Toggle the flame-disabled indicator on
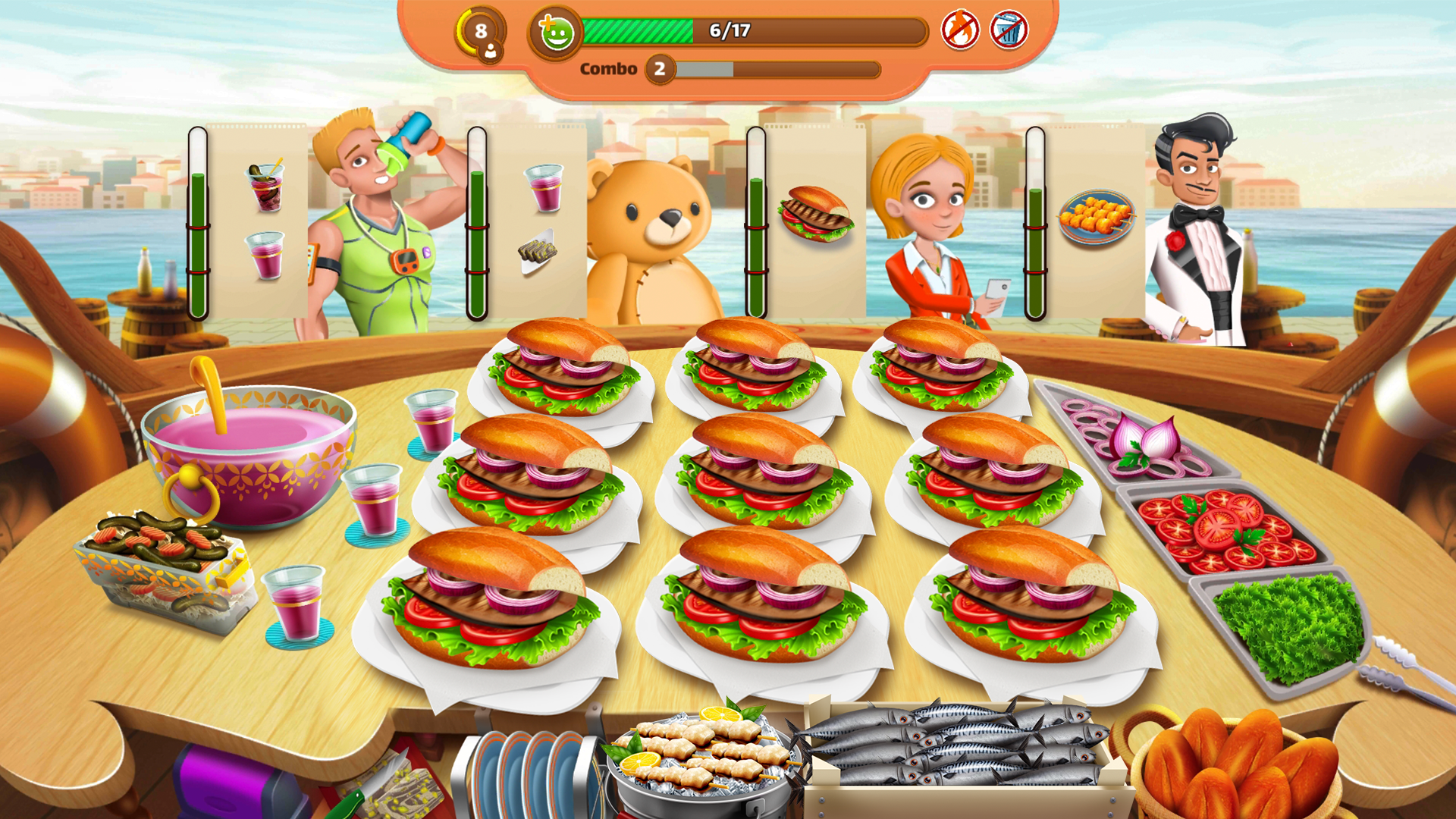This screenshot has width=1456, height=819. click(960, 32)
